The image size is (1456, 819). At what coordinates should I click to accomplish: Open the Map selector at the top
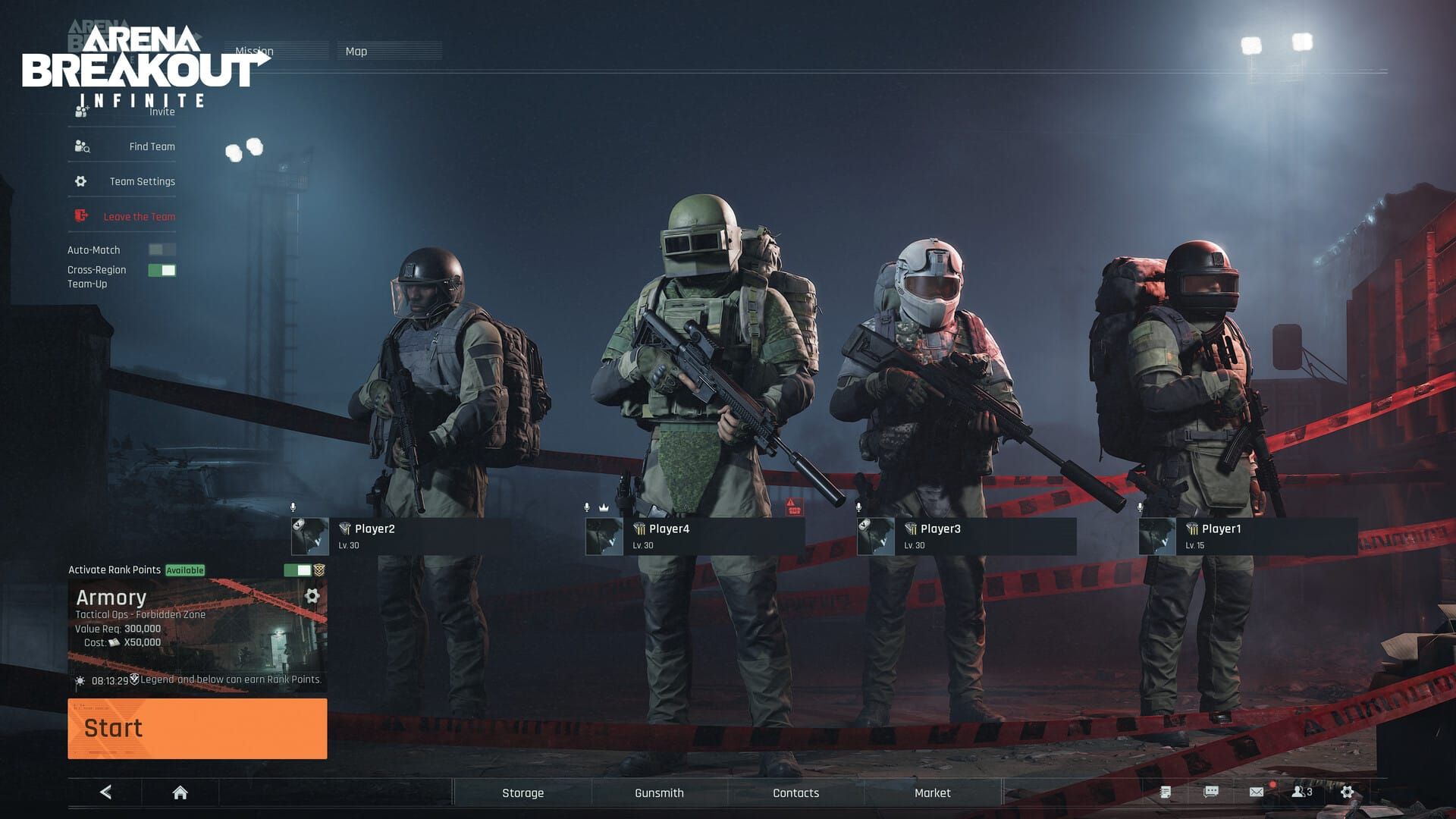(x=356, y=51)
